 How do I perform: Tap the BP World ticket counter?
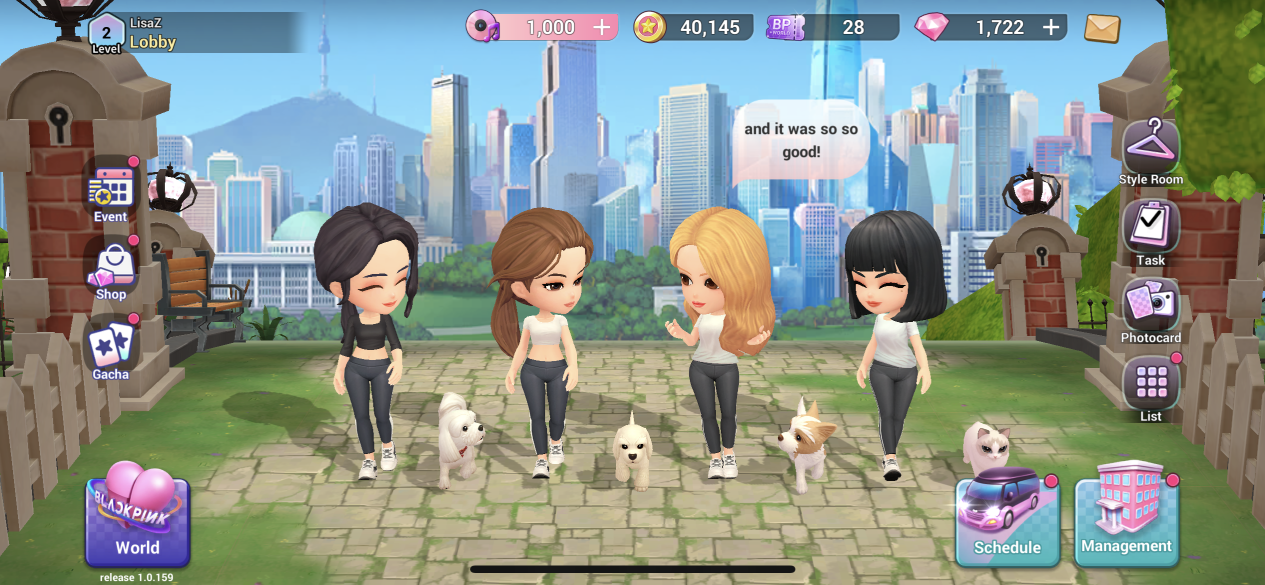(830, 28)
